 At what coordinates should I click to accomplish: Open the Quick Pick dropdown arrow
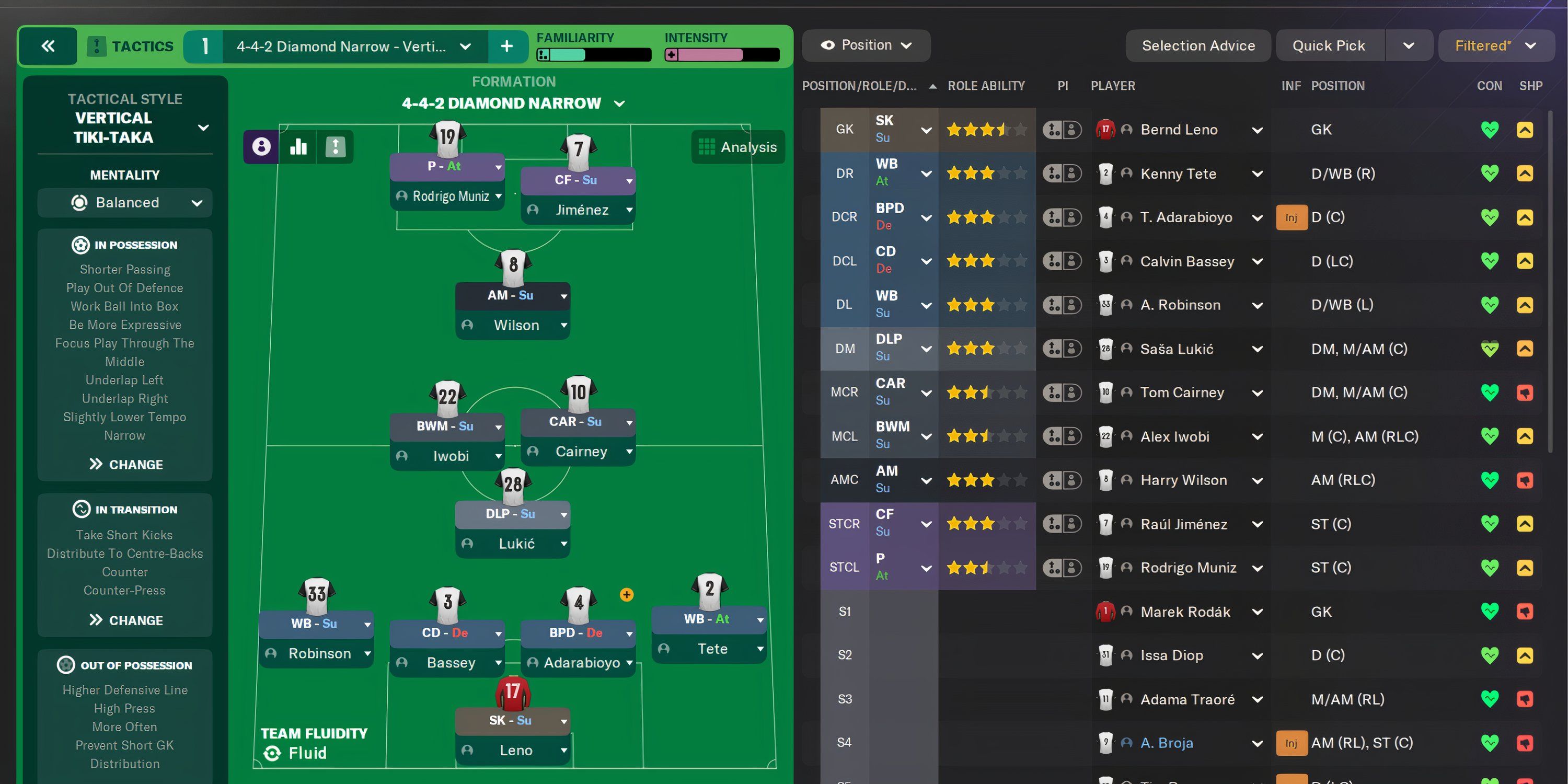tap(1409, 44)
